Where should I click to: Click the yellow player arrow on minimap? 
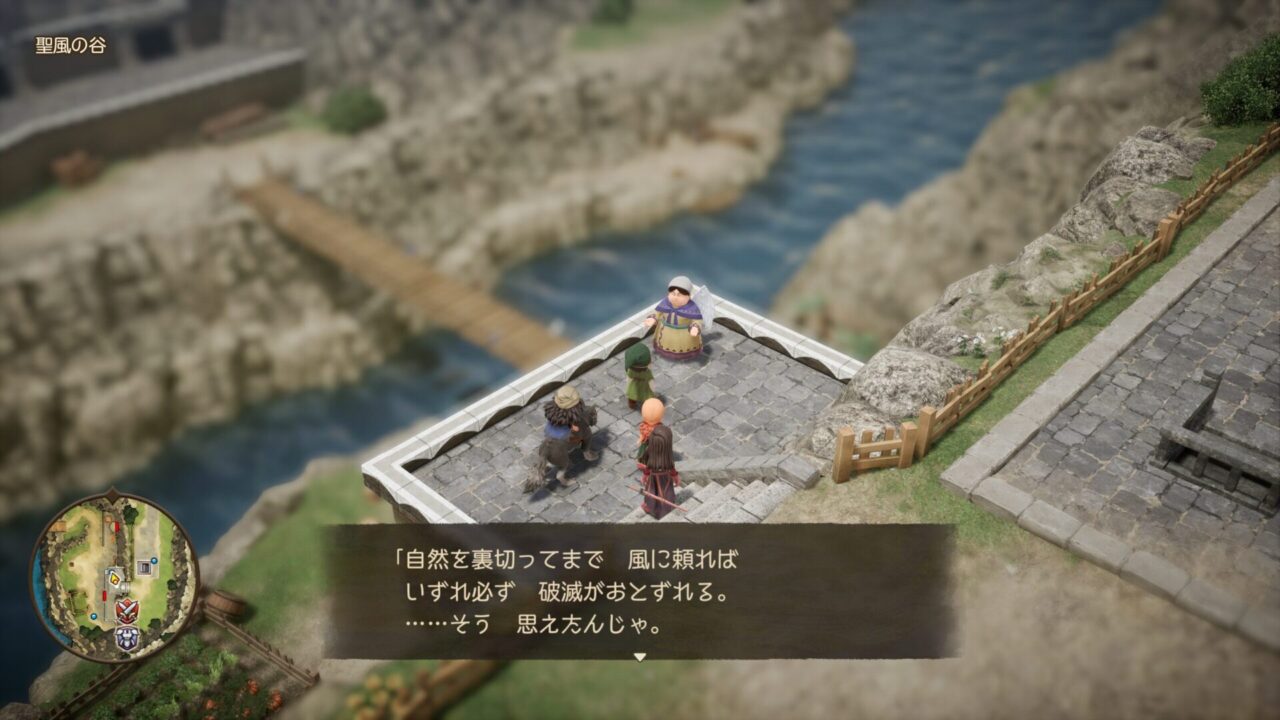[x=114, y=577]
